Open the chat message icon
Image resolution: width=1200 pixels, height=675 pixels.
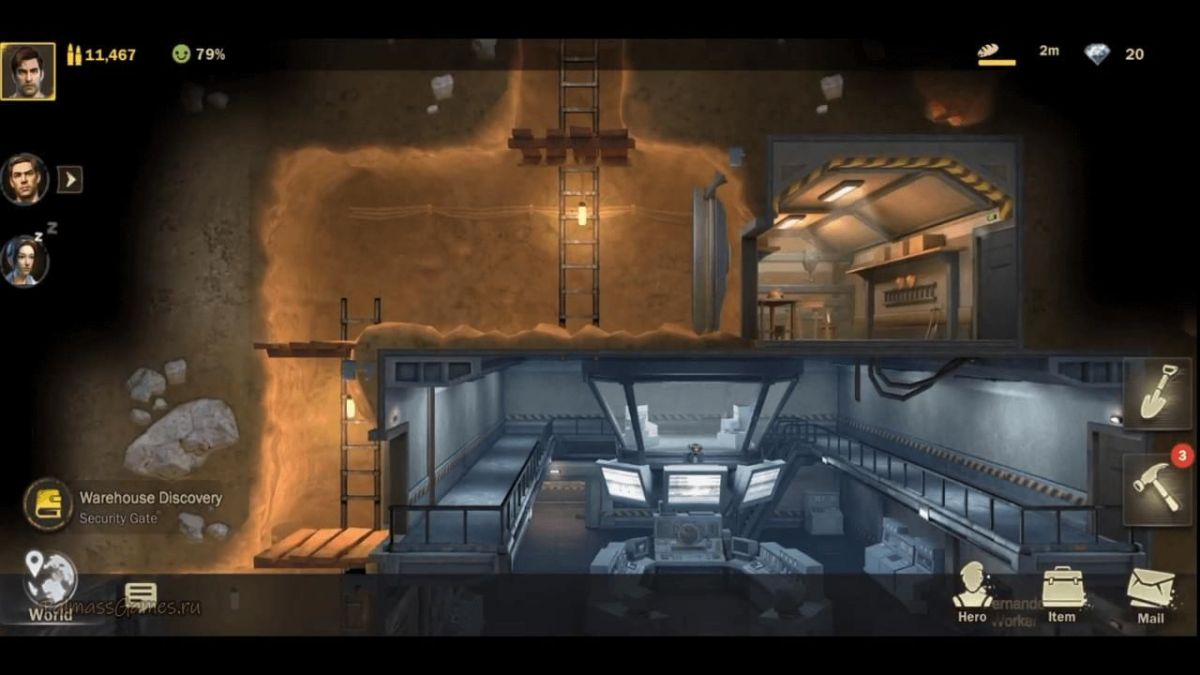click(x=141, y=597)
